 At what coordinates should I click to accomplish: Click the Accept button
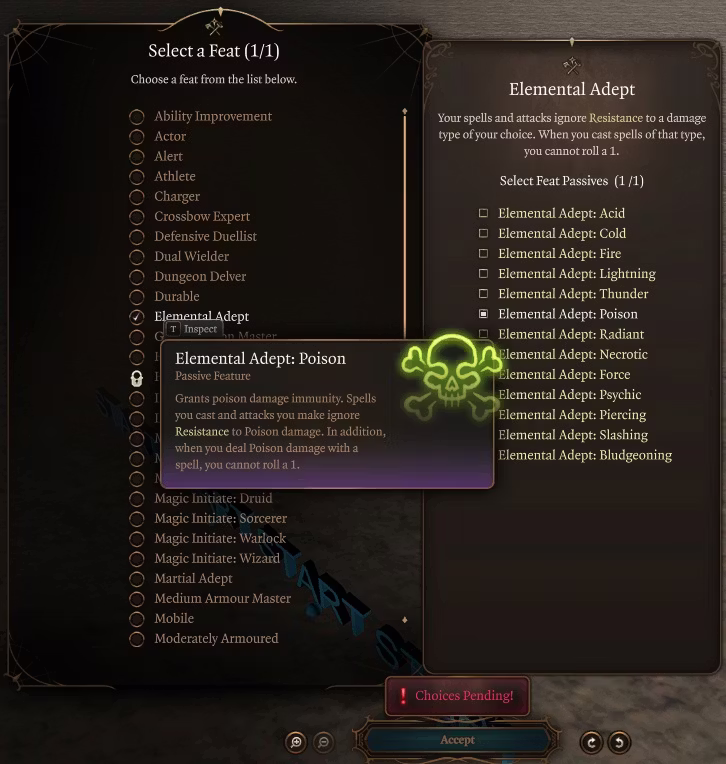click(x=457, y=740)
